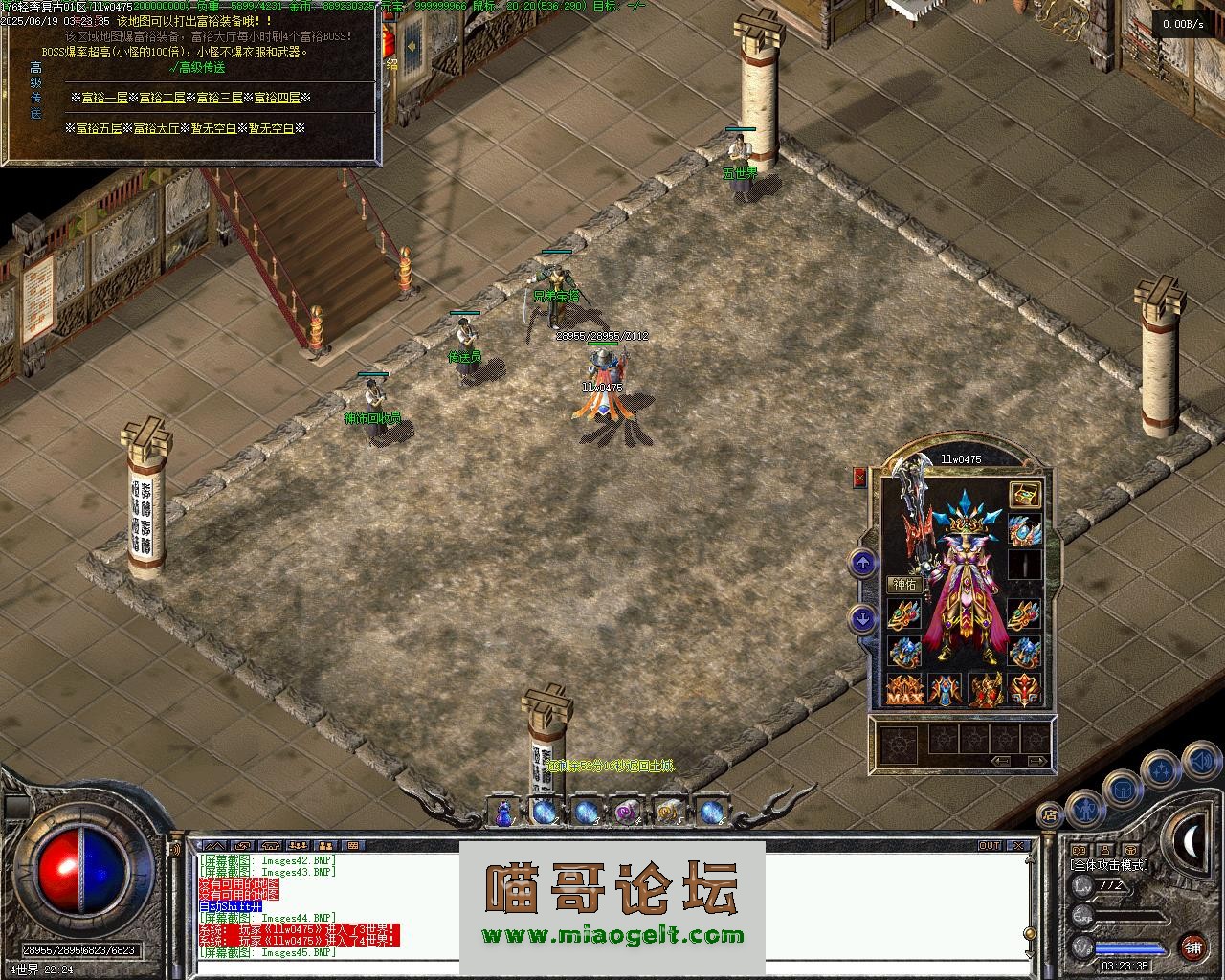Click the round up-arrow button beside equipment
Image resolution: width=1225 pixels, height=980 pixels.
[x=863, y=564]
